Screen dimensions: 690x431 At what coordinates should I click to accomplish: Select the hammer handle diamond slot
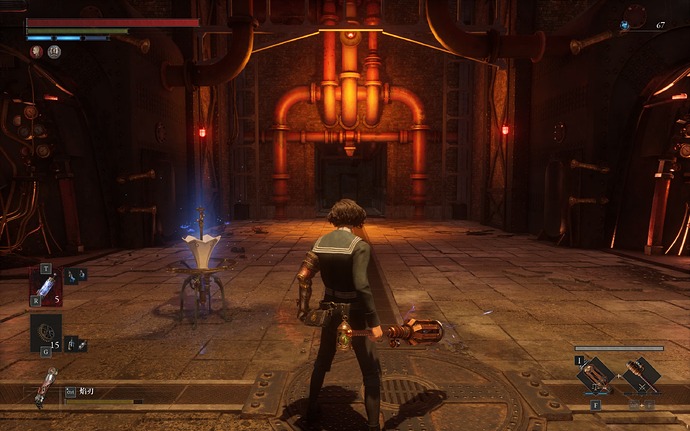point(639,376)
